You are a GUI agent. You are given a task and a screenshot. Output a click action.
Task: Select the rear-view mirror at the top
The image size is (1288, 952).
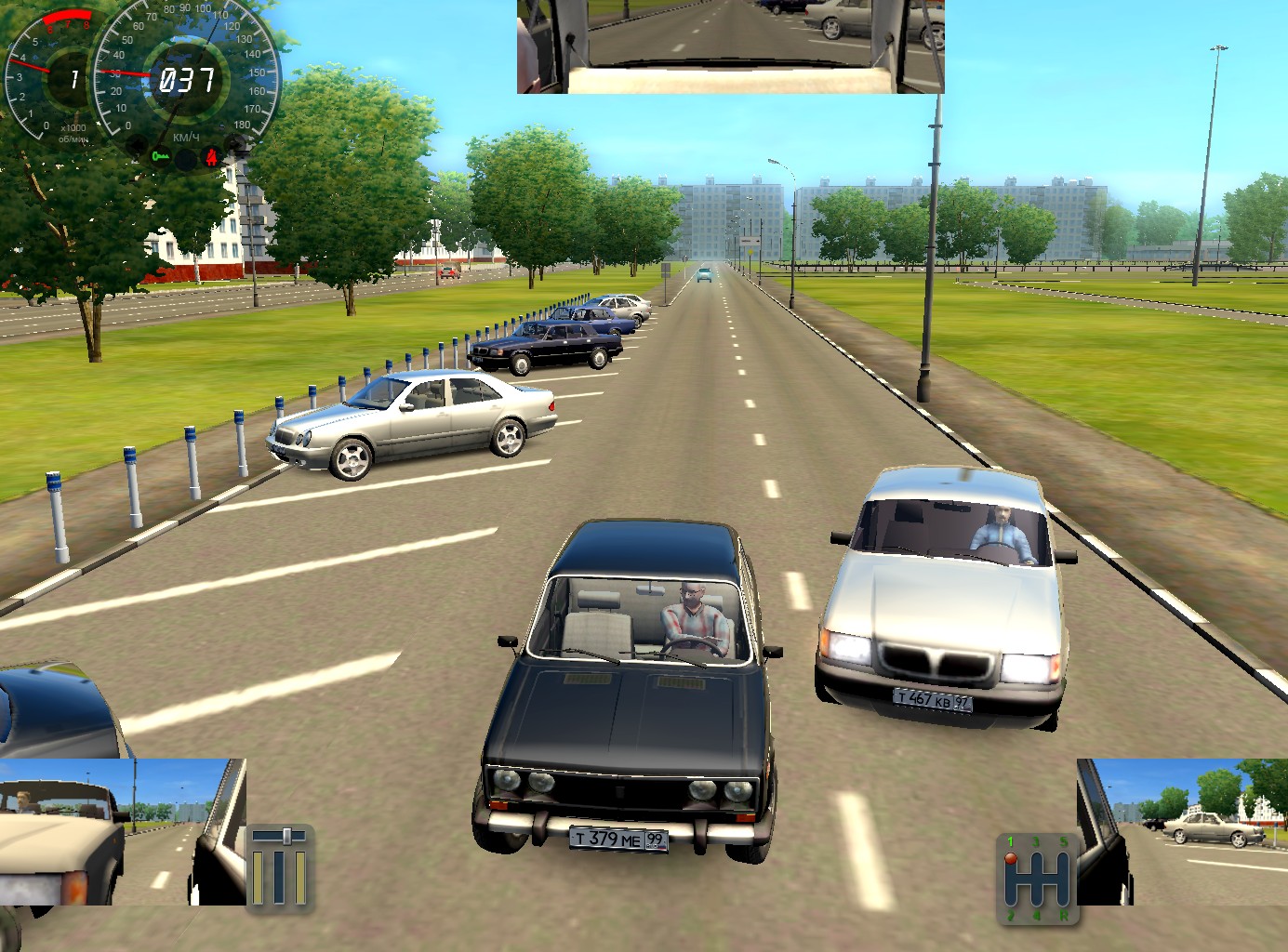pyautogui.click(x=730, y=46)
